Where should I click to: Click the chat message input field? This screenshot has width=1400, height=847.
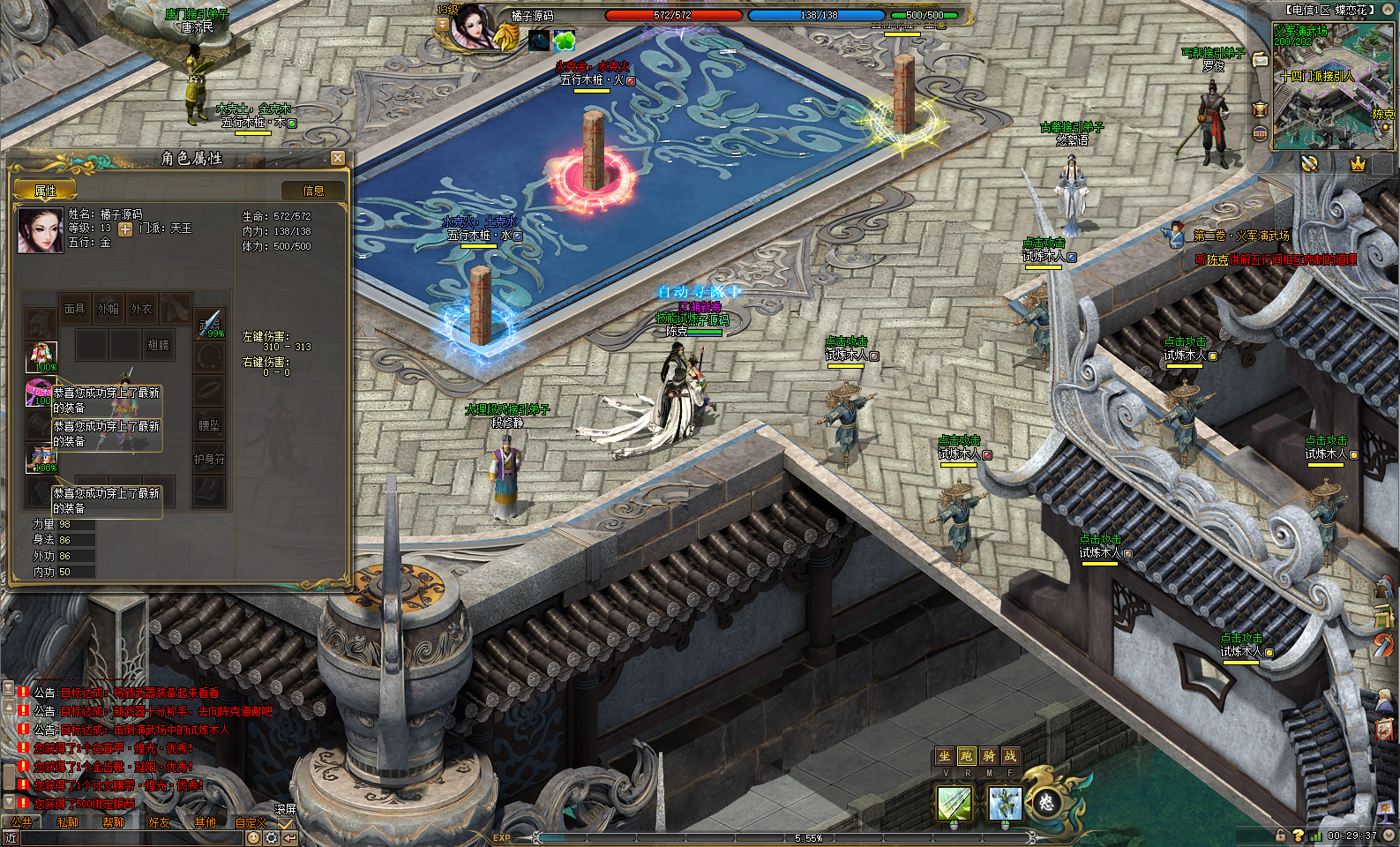tap(132, 838)
